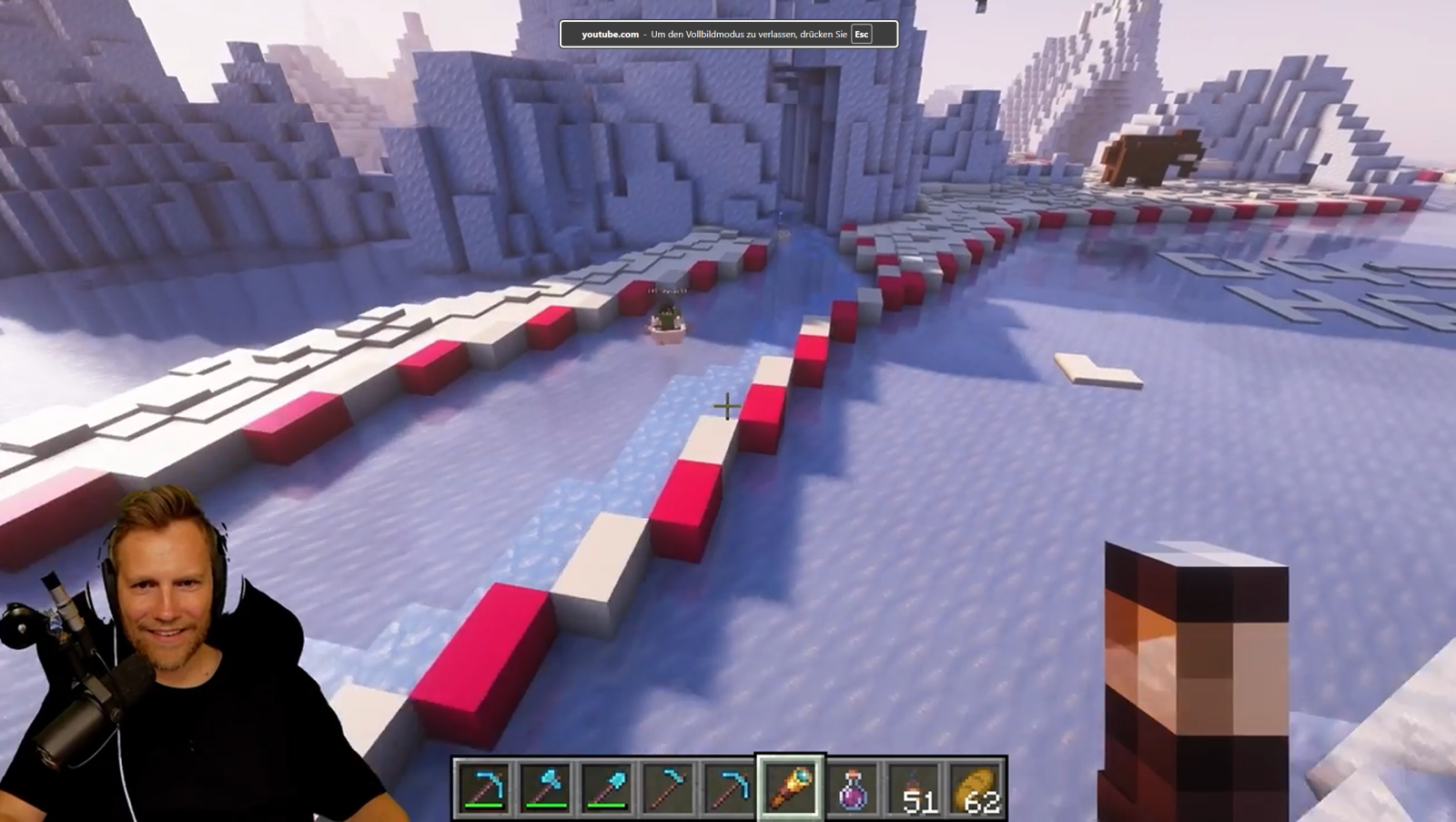This screenshot has width=1456, height=822.
Task: Click the highlighted spyglass hotbar slot
Action: pos(790,787)
